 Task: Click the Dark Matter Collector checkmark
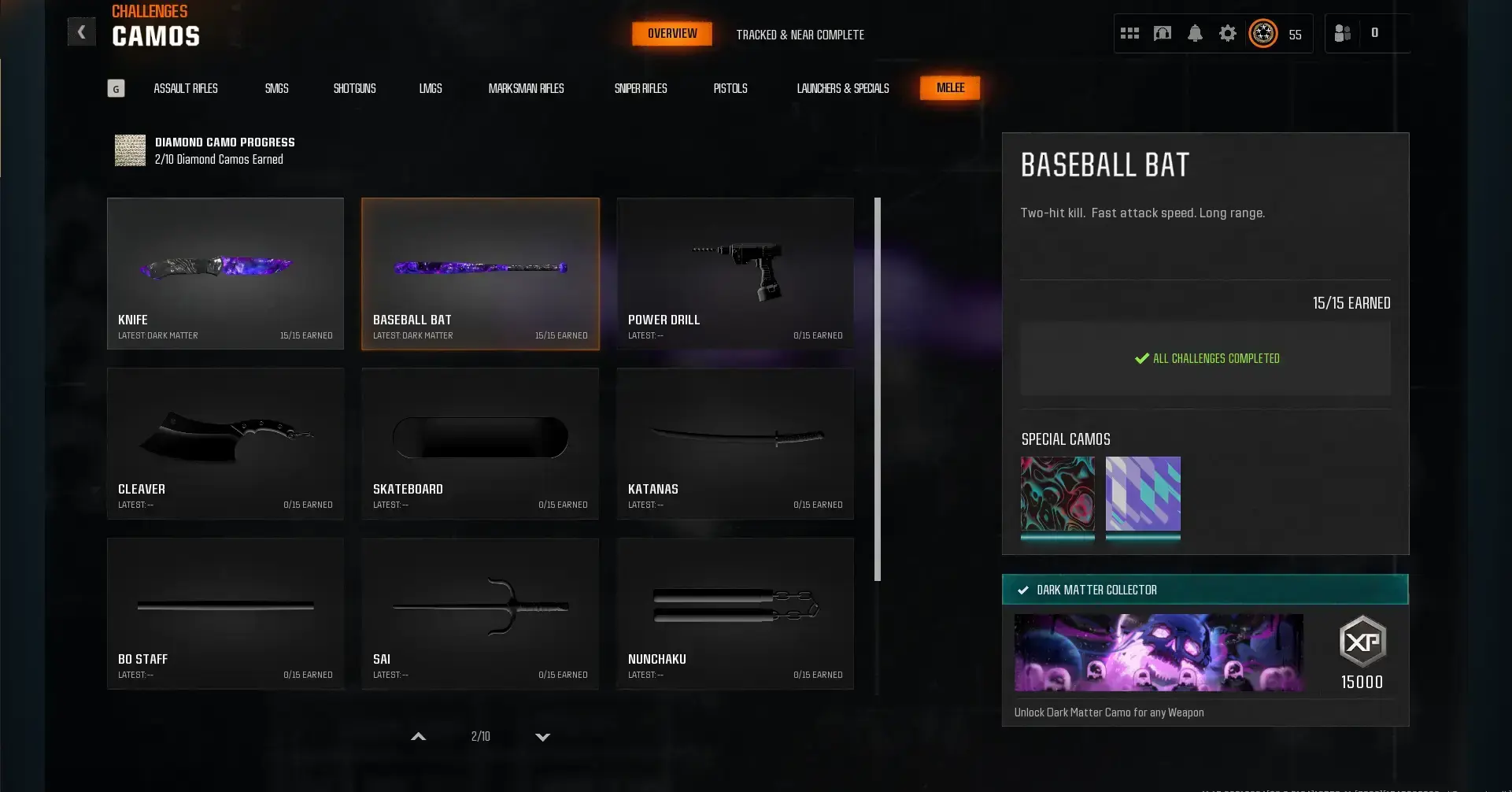point(1023,589)
